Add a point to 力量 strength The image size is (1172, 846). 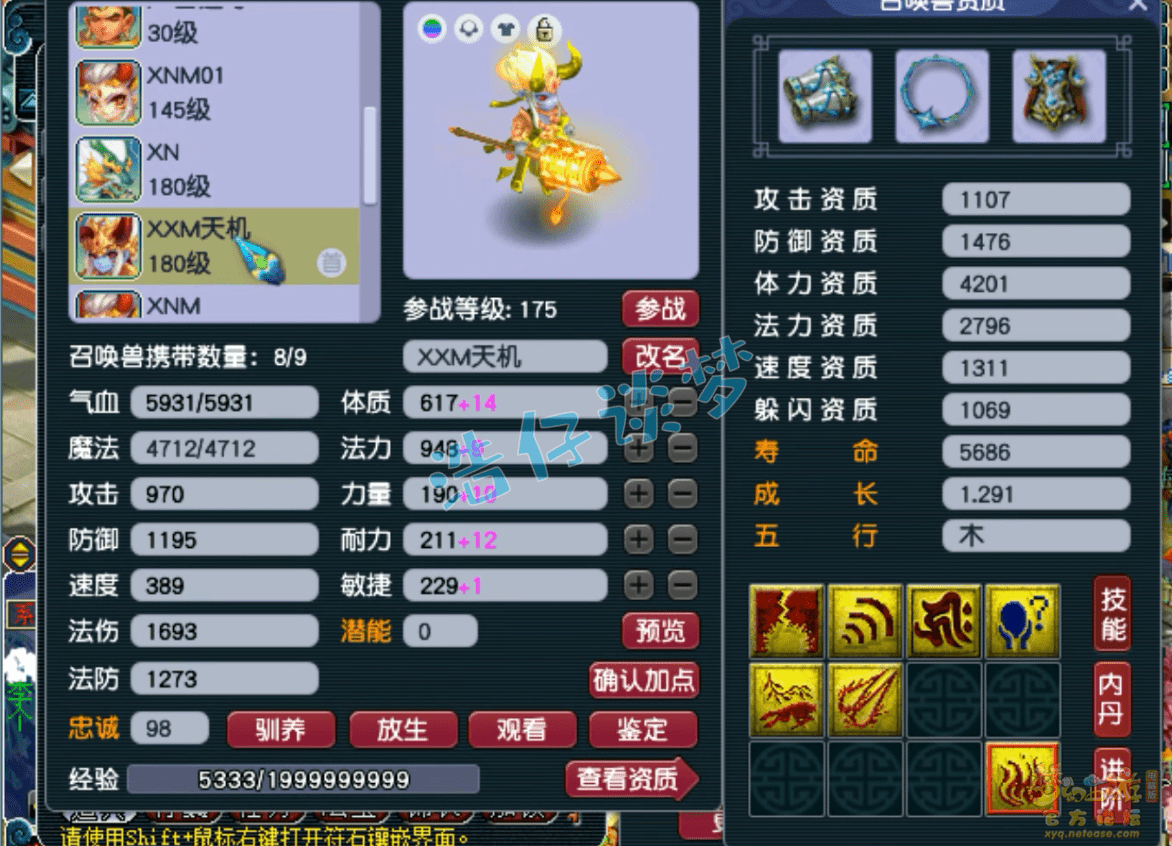coord(638,493)
